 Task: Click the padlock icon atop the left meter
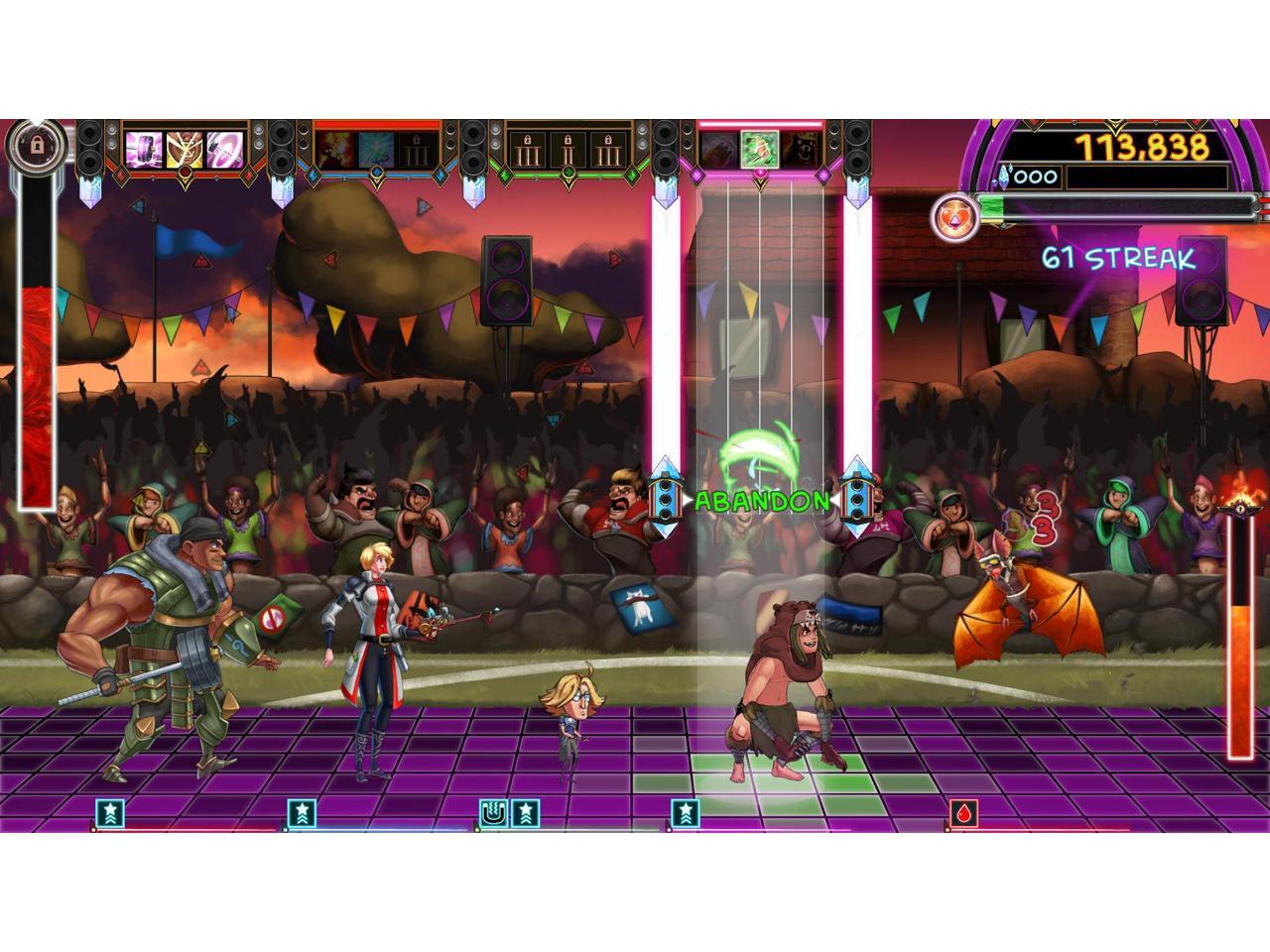[37, 146]
